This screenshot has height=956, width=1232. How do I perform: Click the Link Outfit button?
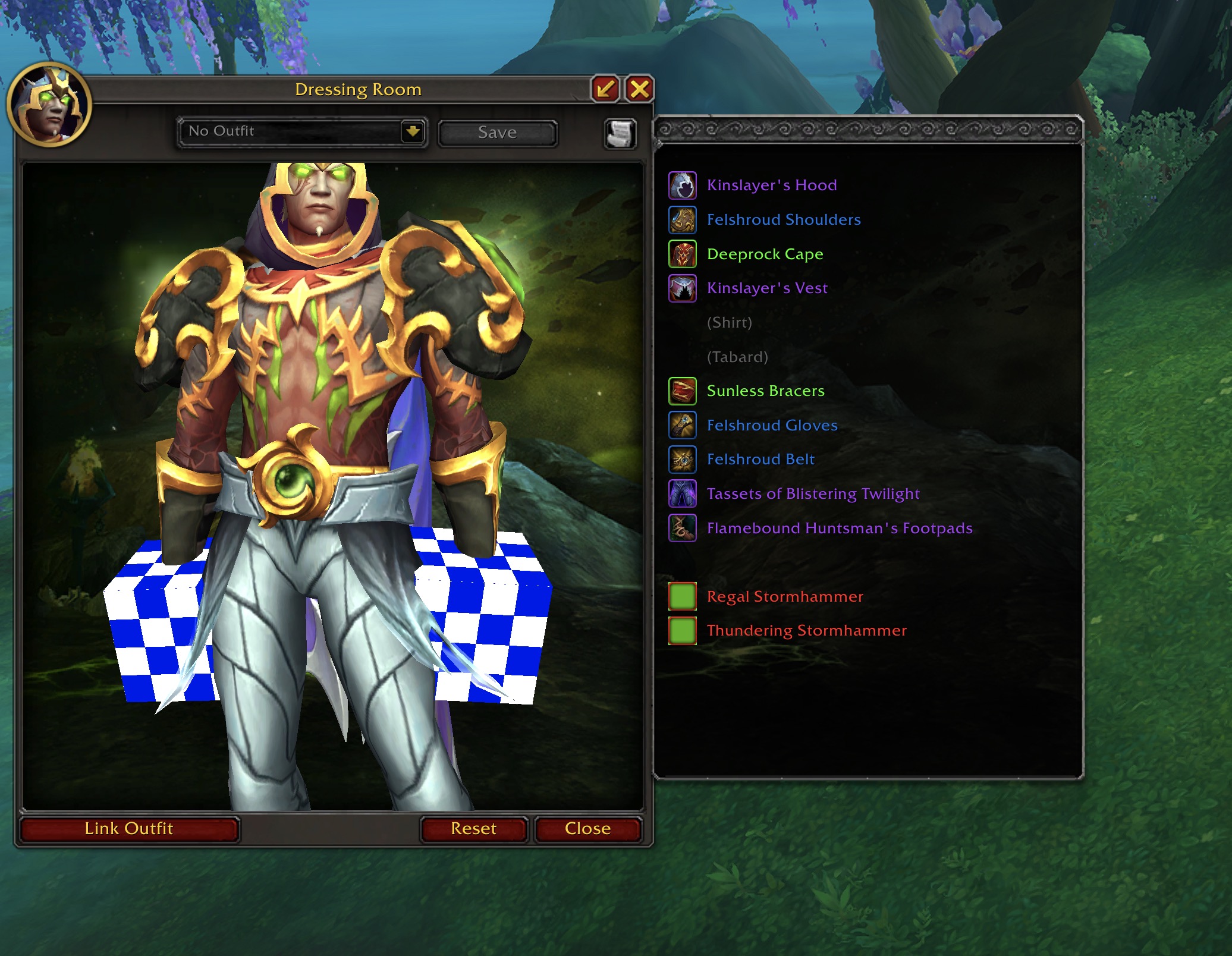tap(129, 829)
